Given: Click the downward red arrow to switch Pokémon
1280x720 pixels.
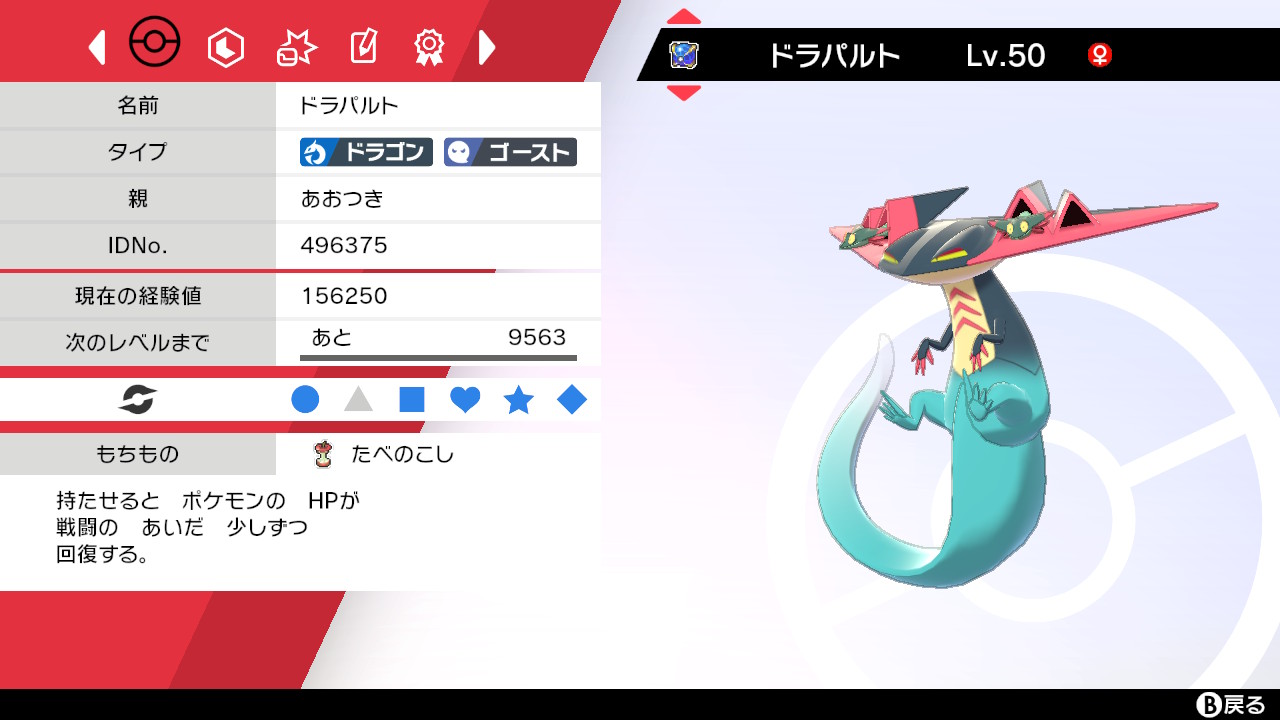Looking at the screenshot, I should [x=683, y=90].
